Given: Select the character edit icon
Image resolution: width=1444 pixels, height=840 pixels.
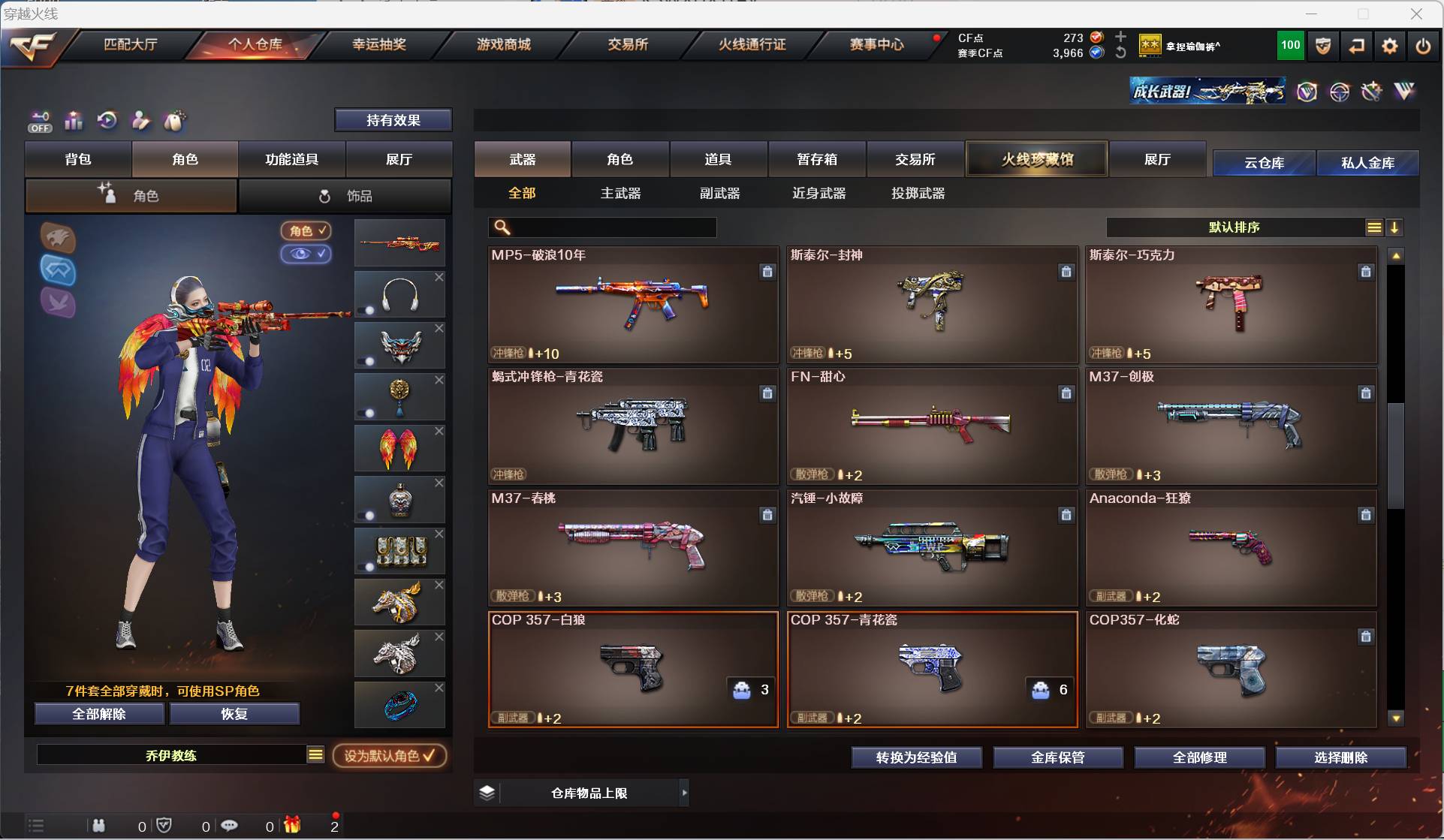Looking at the screenshot, I should pyautogui.click(x=140, y=121).
